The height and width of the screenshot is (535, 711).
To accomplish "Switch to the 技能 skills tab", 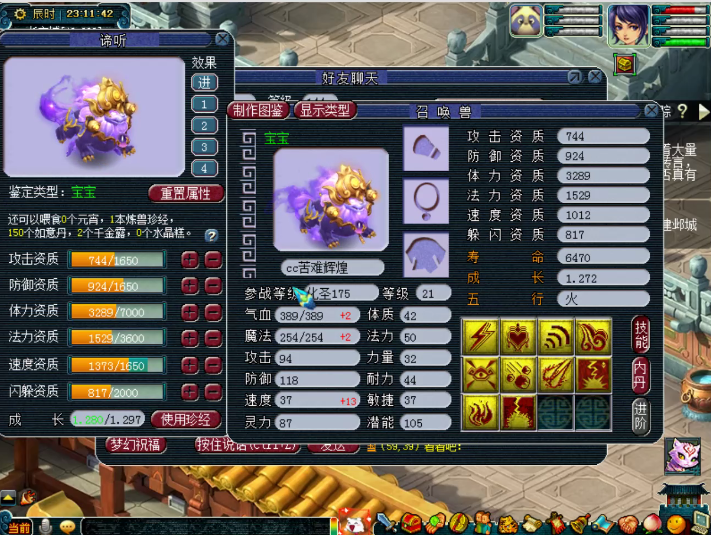I will click(641, 335).
